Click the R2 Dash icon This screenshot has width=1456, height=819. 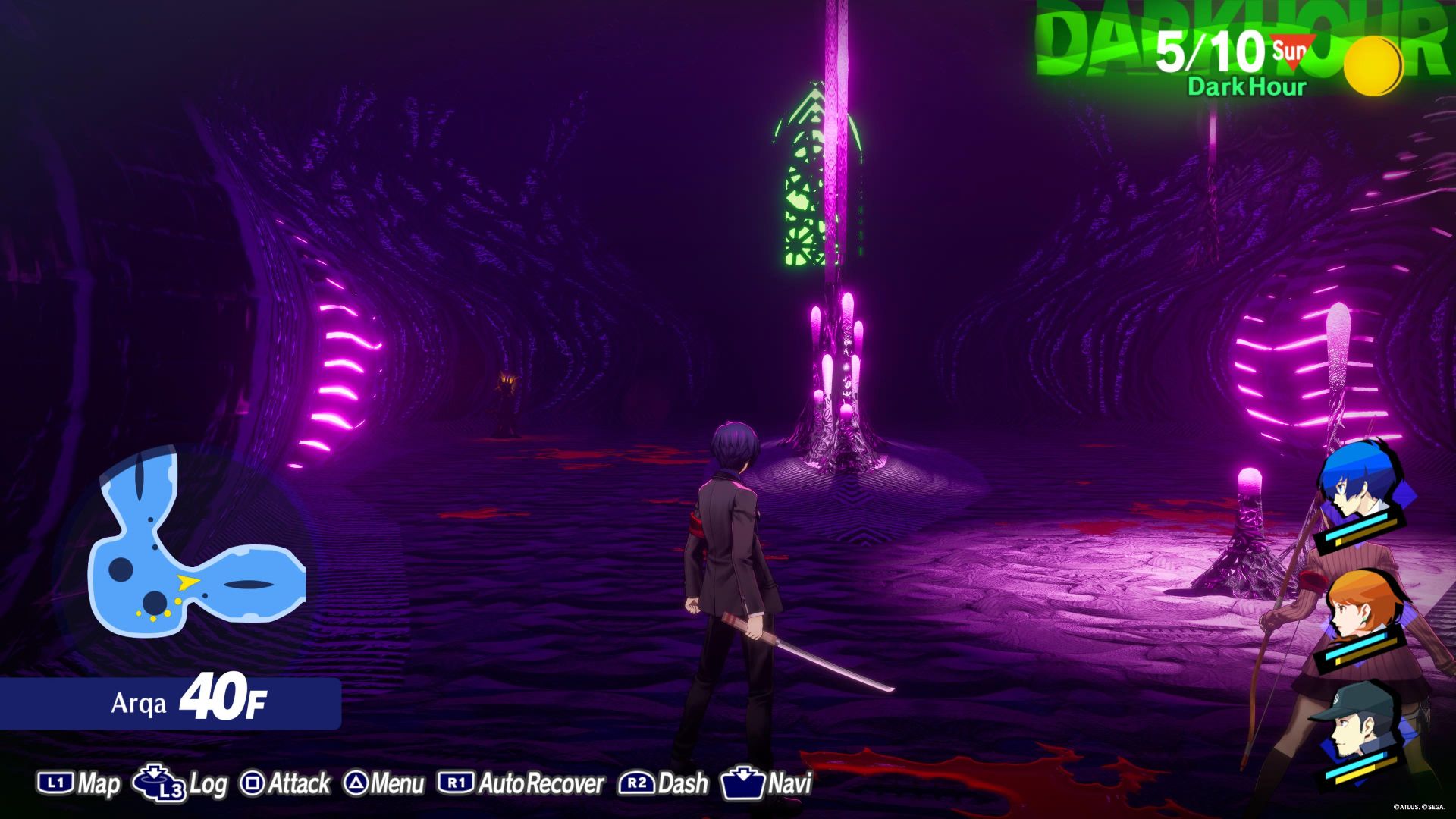click(x=638, y=782)
